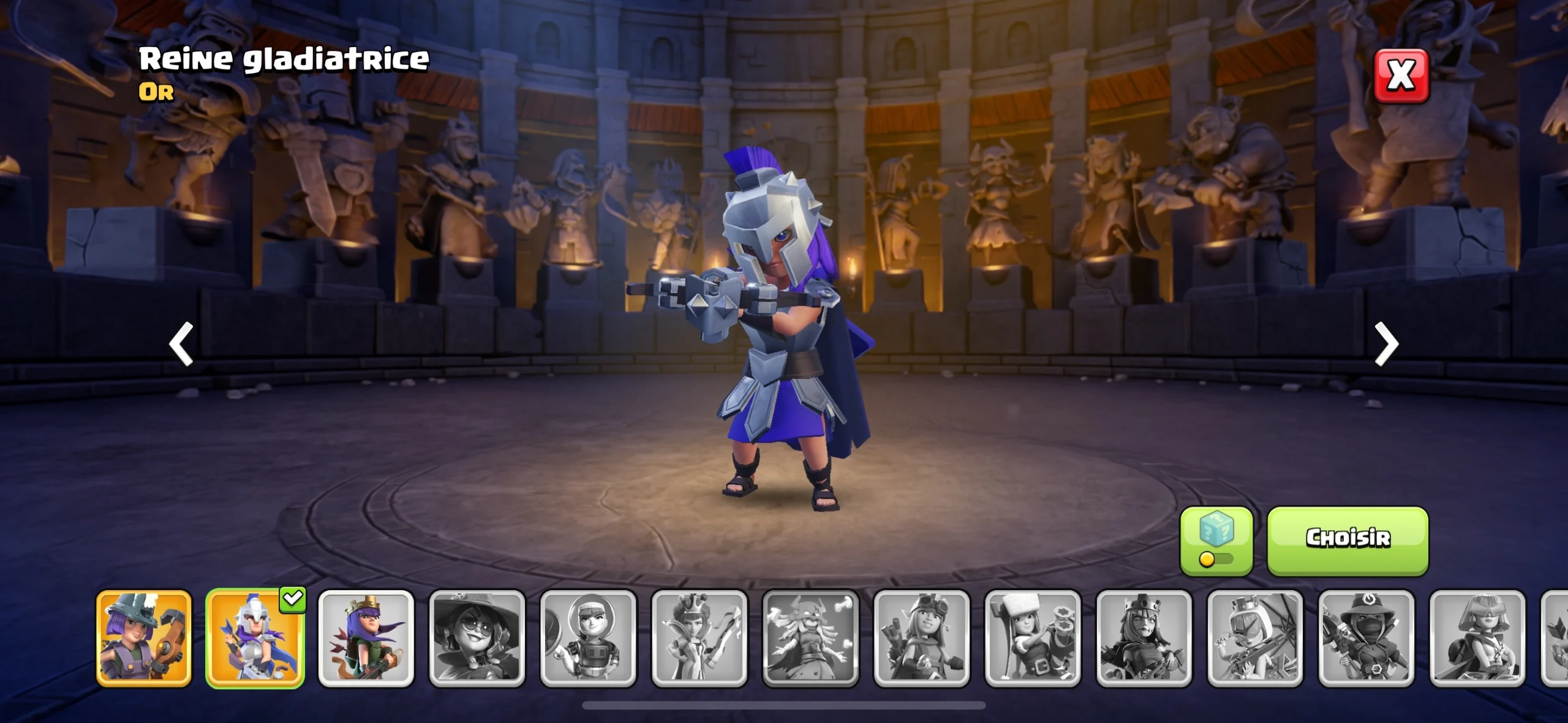The width and height of the screenshot is (1568, 723).
Task: Go to previous skin with left arrow
Action: click(181, 344)
